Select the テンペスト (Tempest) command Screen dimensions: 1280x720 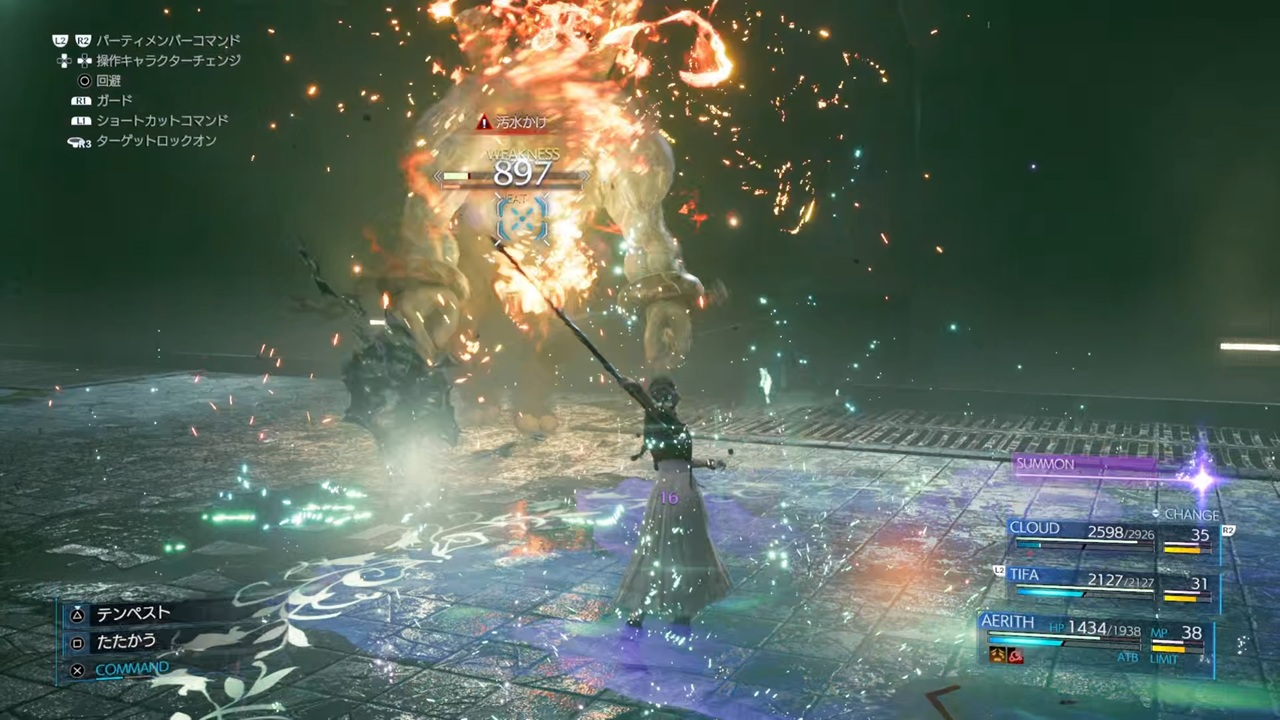tap(132, 613)
